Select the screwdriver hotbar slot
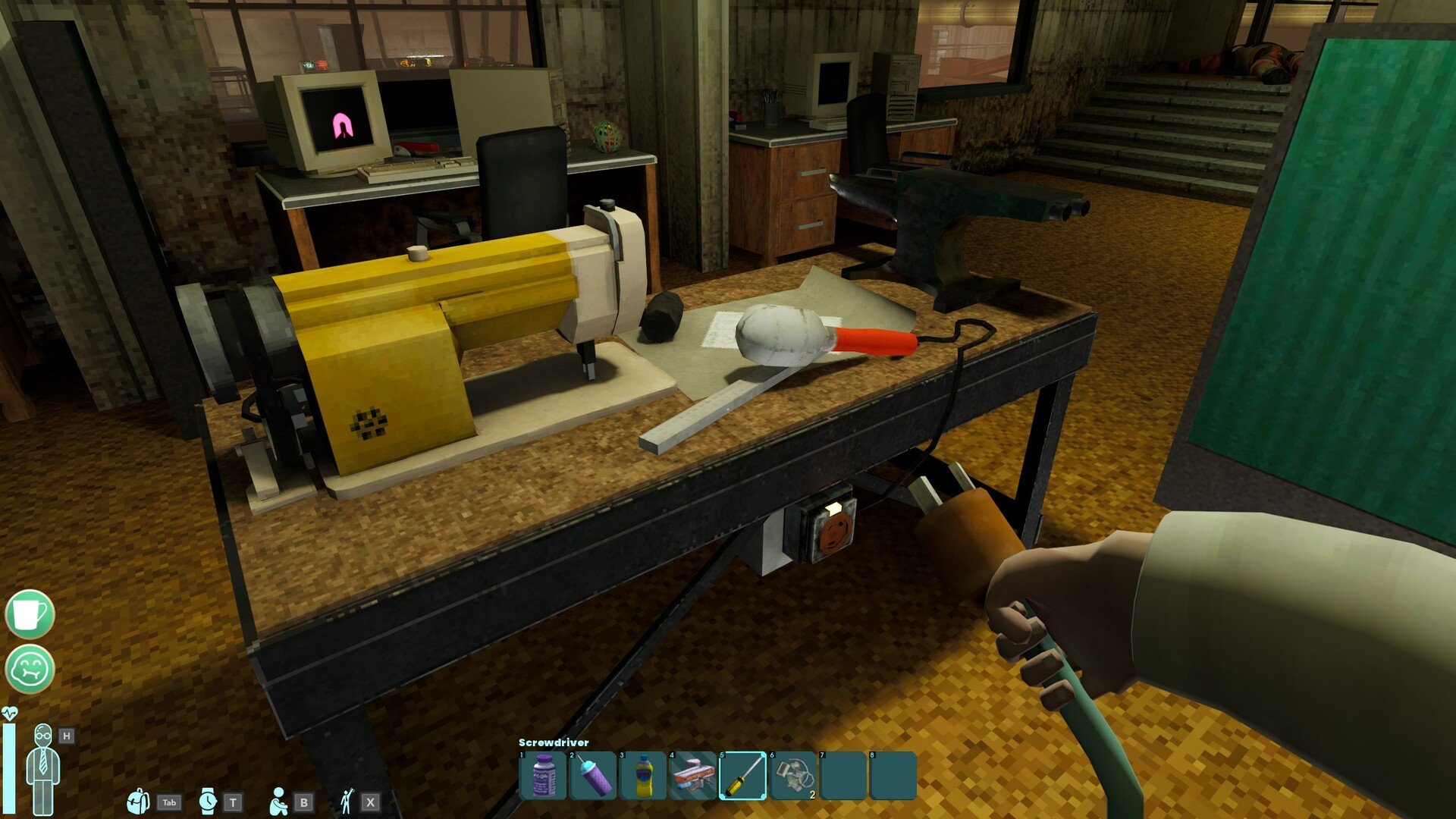This screenshot has height=819, width=1456. 743,776
